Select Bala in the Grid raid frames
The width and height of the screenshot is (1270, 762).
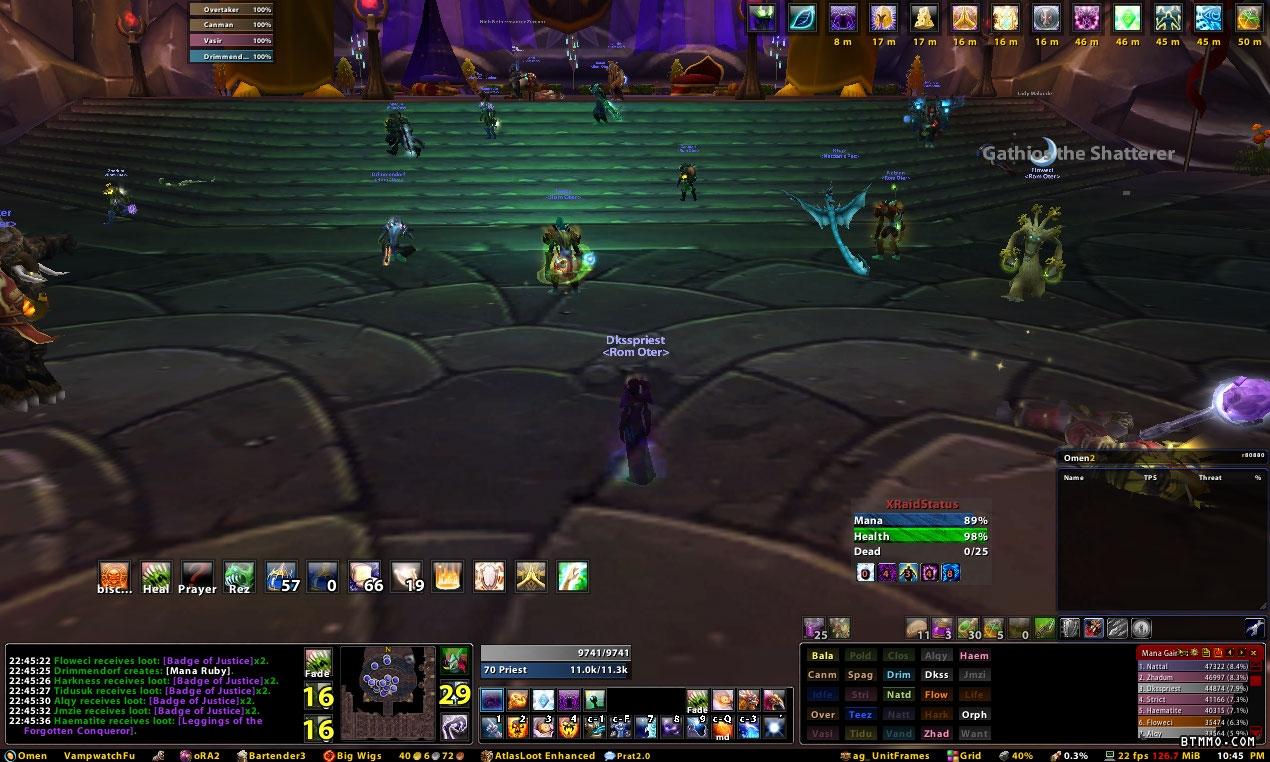(823, 656)
